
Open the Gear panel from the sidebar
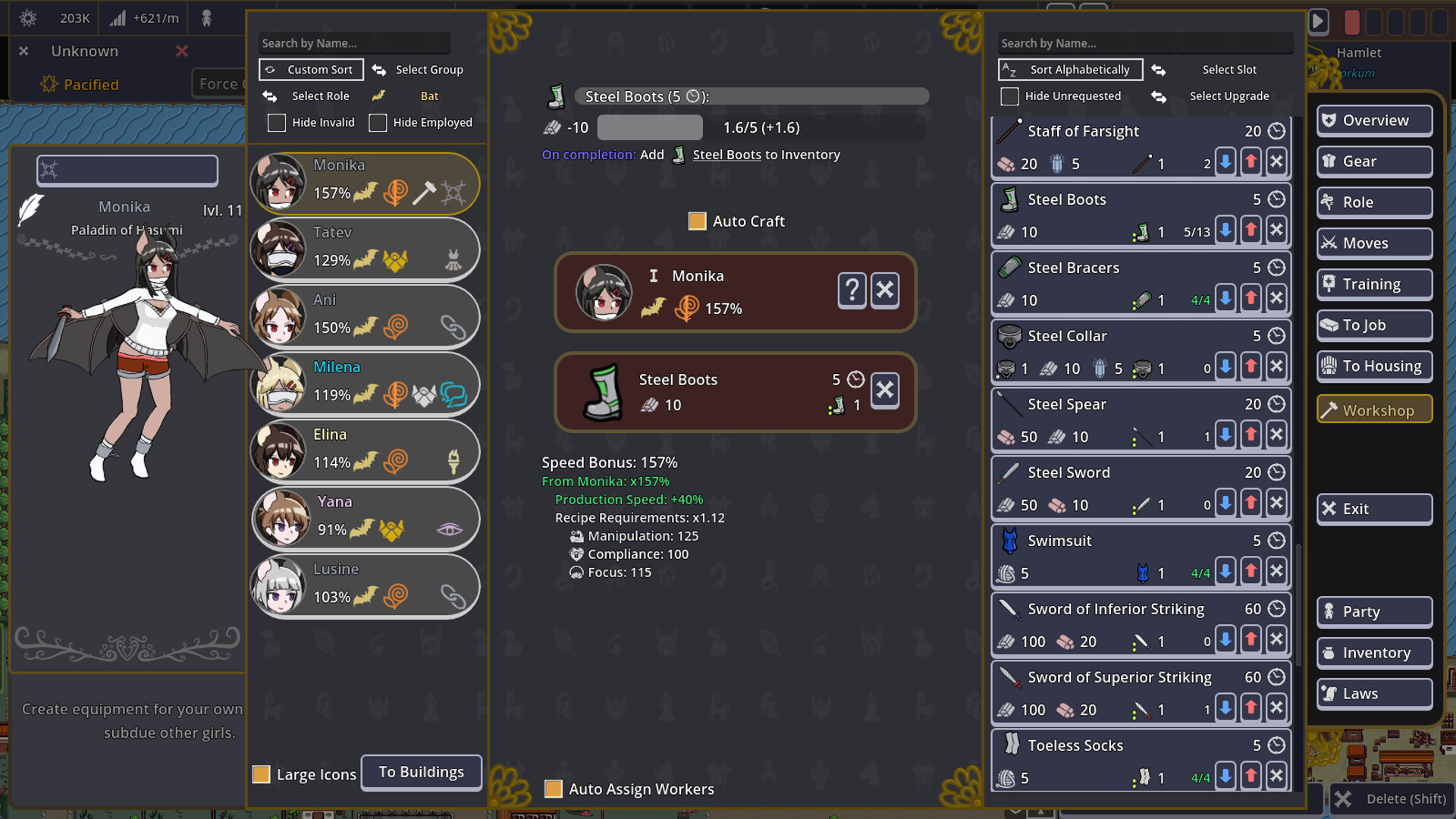tap(1374, 161)
